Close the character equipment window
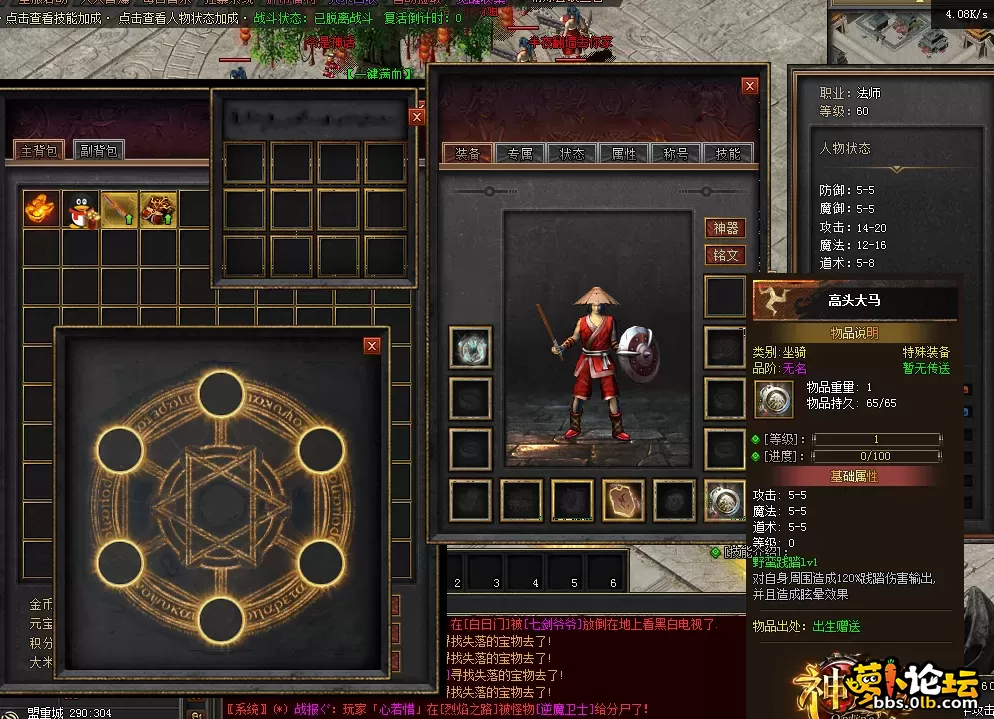This screenshot has height=719, width=994. (750, 87)
